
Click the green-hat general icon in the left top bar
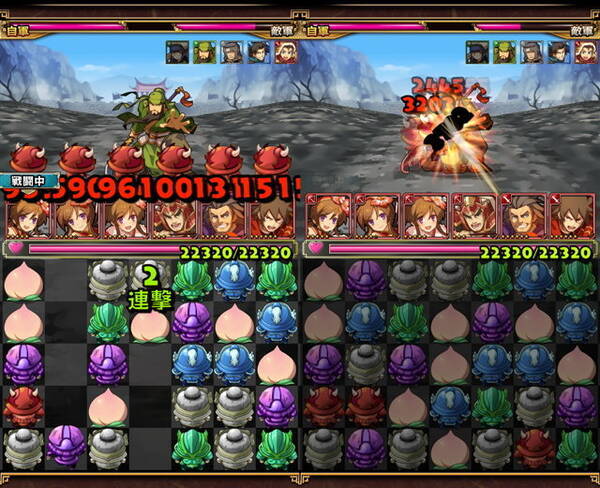(205, 52)
